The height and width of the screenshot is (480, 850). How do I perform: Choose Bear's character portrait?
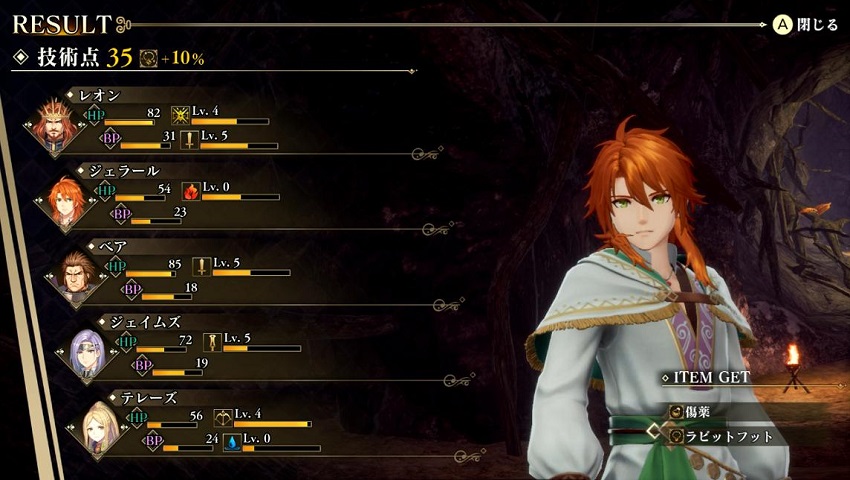click(x=76, y=276)
